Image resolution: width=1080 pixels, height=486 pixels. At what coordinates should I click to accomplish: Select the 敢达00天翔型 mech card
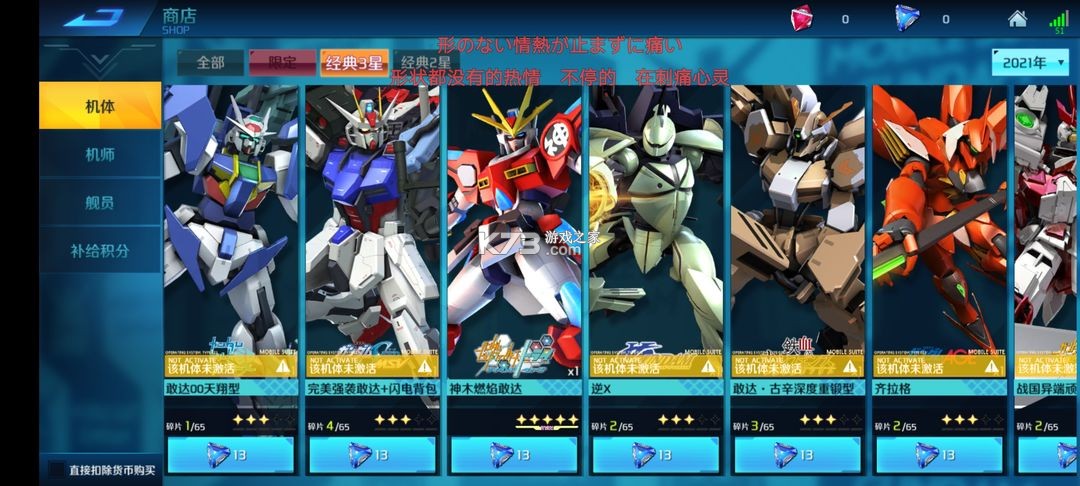231,230
